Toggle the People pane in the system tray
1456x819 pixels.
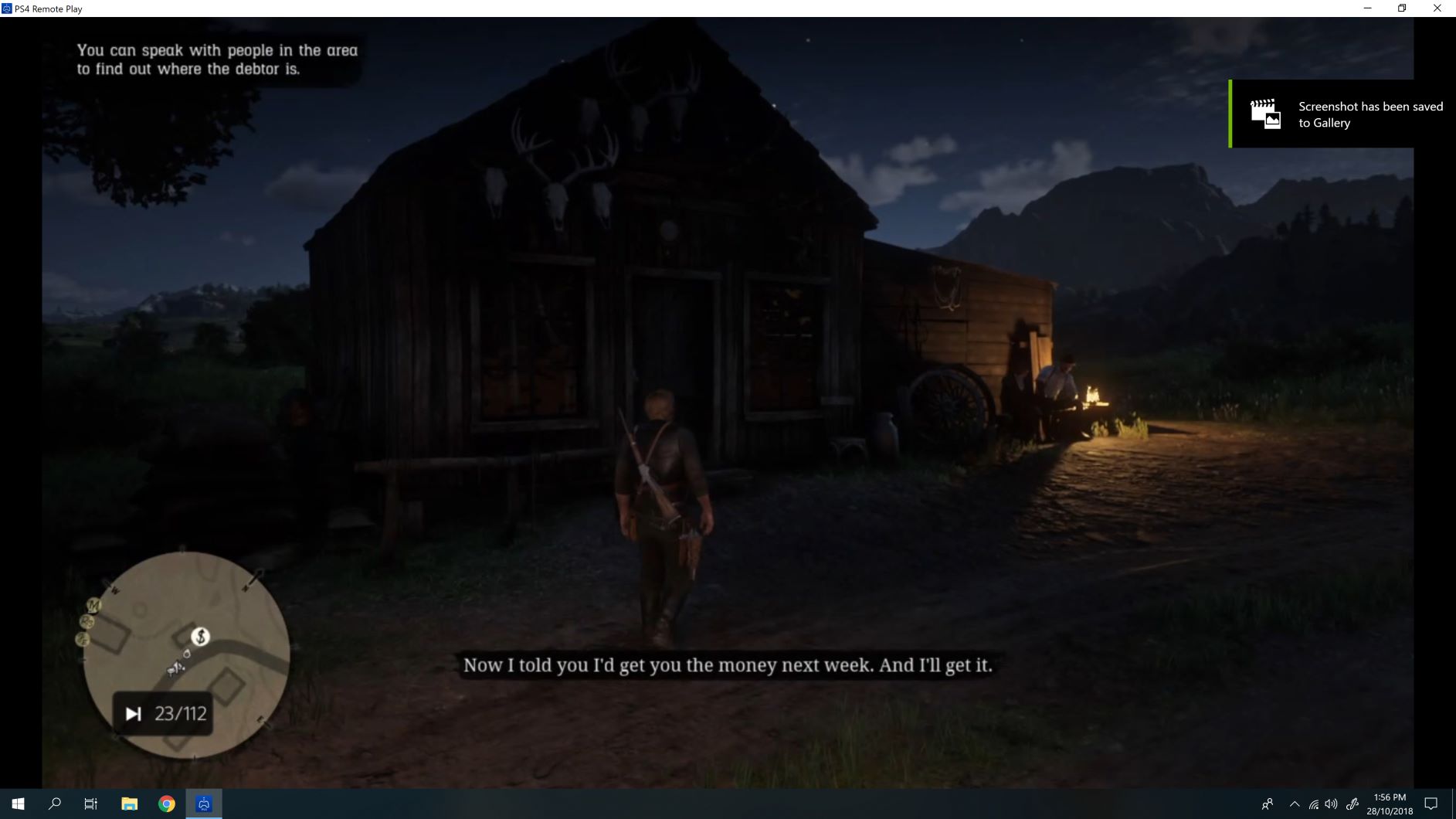tap(1269, 804)
